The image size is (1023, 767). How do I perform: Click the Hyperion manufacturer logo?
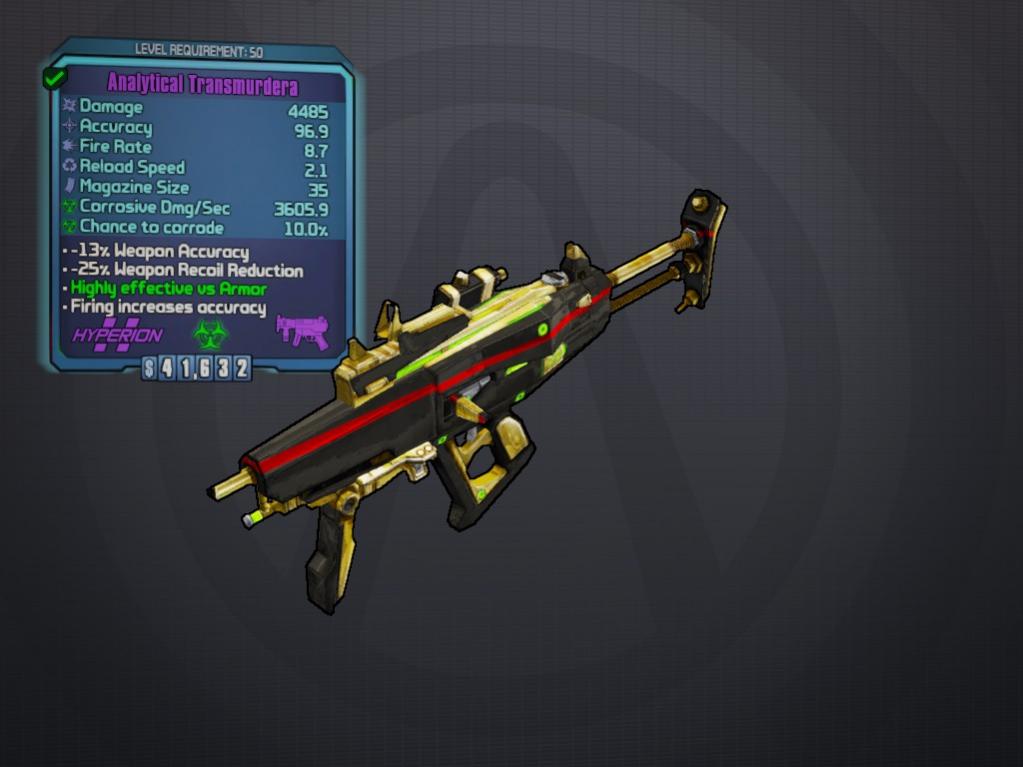click(x=117, y=334)
